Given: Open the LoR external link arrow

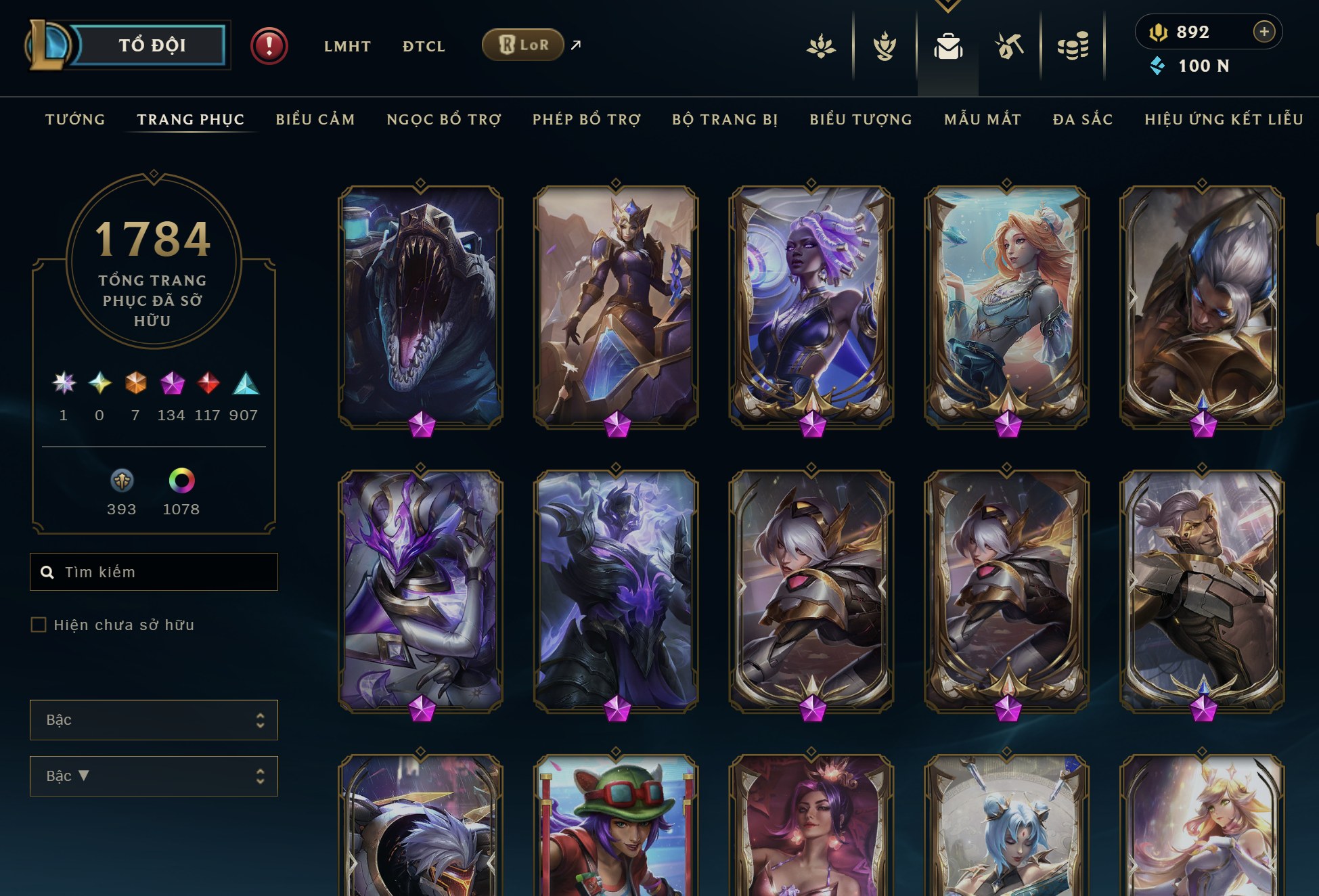Looking at the screenshot, I should (x=575, y=45).
